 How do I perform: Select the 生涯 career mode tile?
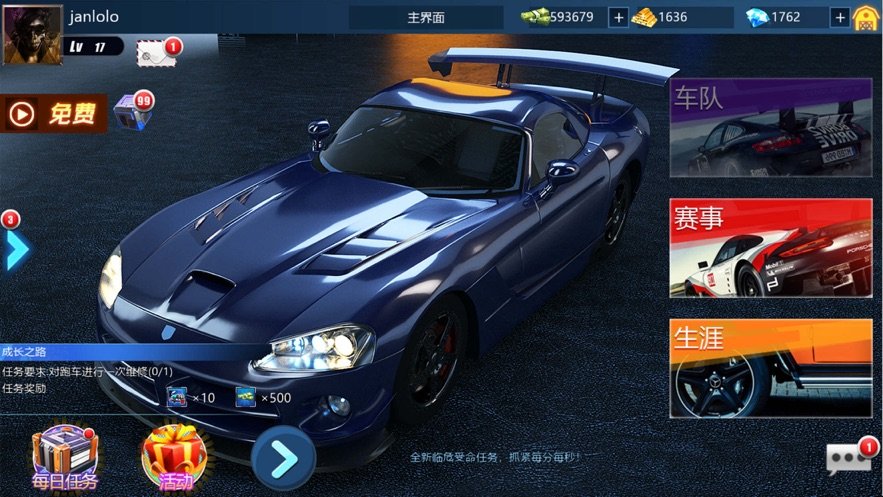coord(770,368)
